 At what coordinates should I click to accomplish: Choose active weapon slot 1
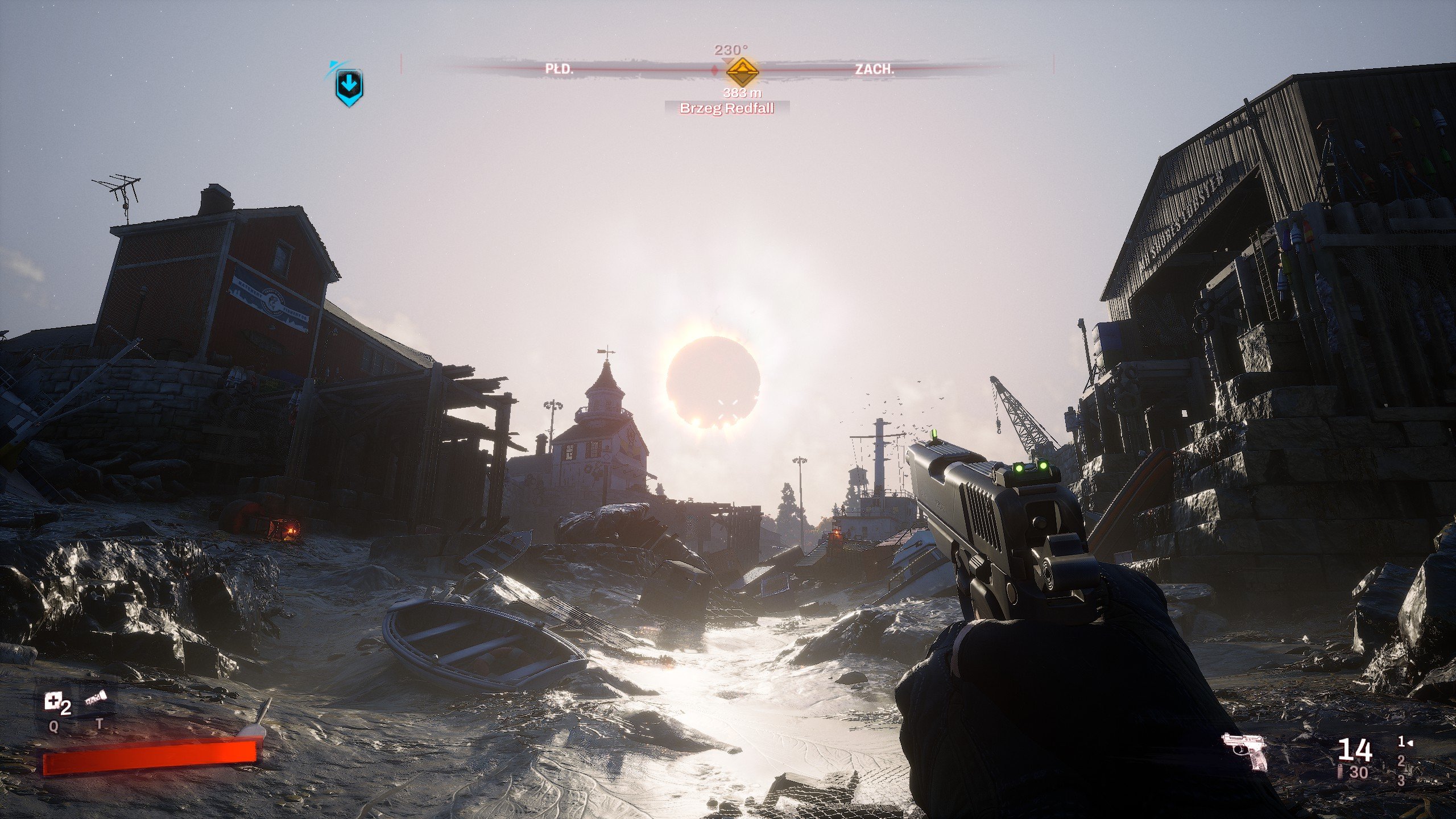click(x=1403, y=742)
